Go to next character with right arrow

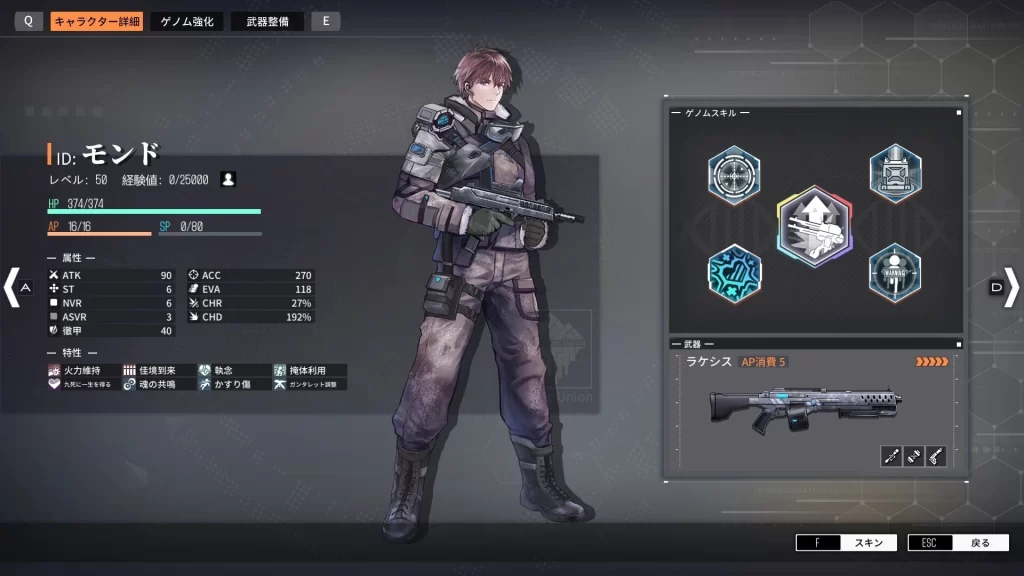click(x=1010, y=287)
